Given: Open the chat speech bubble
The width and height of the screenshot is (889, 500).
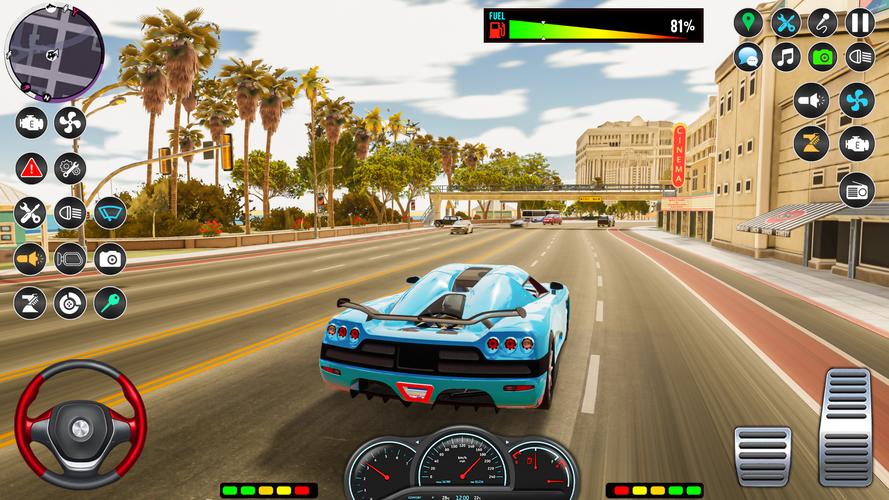Looking at the screenshot, I should [x=748, y=57].
